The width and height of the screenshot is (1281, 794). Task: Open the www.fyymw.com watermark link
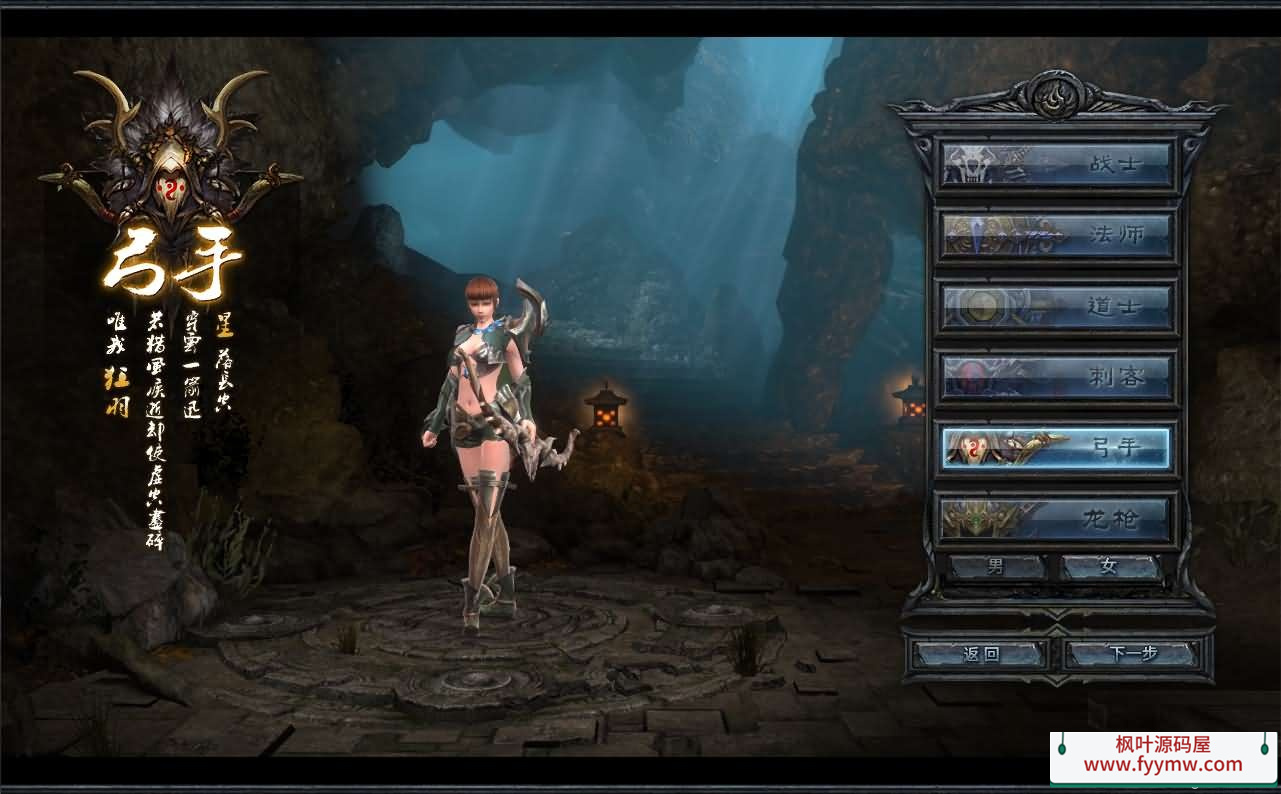1163,765
